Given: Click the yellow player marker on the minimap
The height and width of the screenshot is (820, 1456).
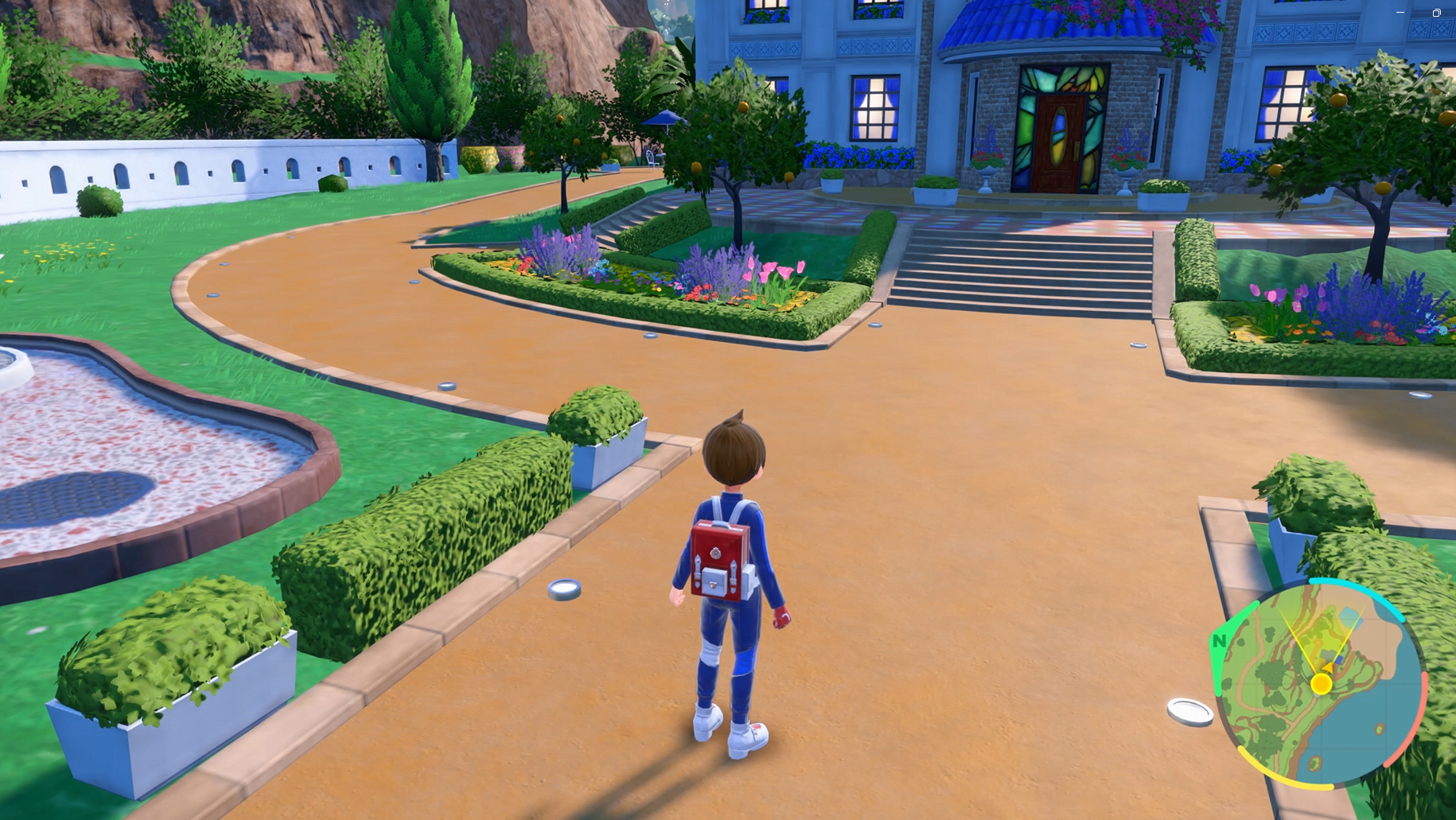Looking at the screenshot, I should (x=1322, y=684).
